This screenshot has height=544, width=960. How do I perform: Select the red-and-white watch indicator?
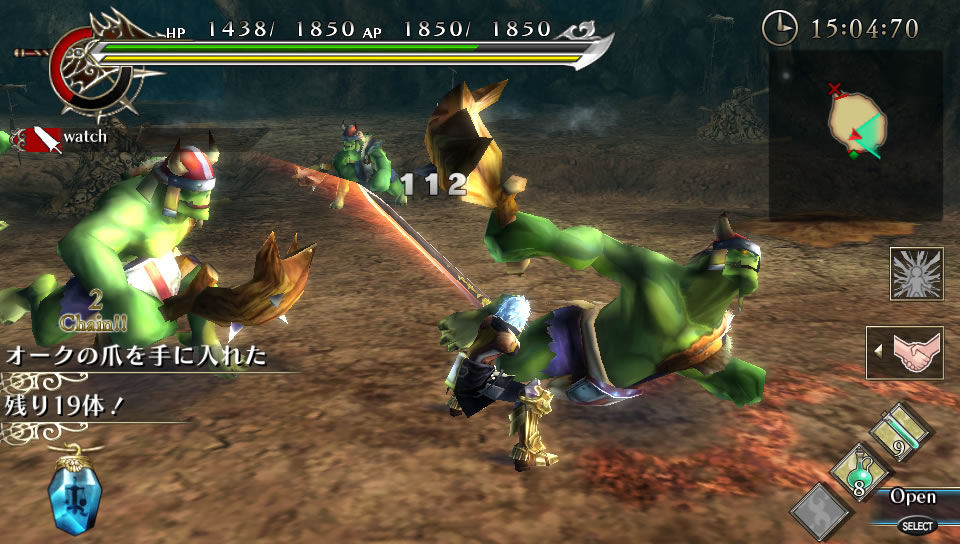(x=39, y=139)
